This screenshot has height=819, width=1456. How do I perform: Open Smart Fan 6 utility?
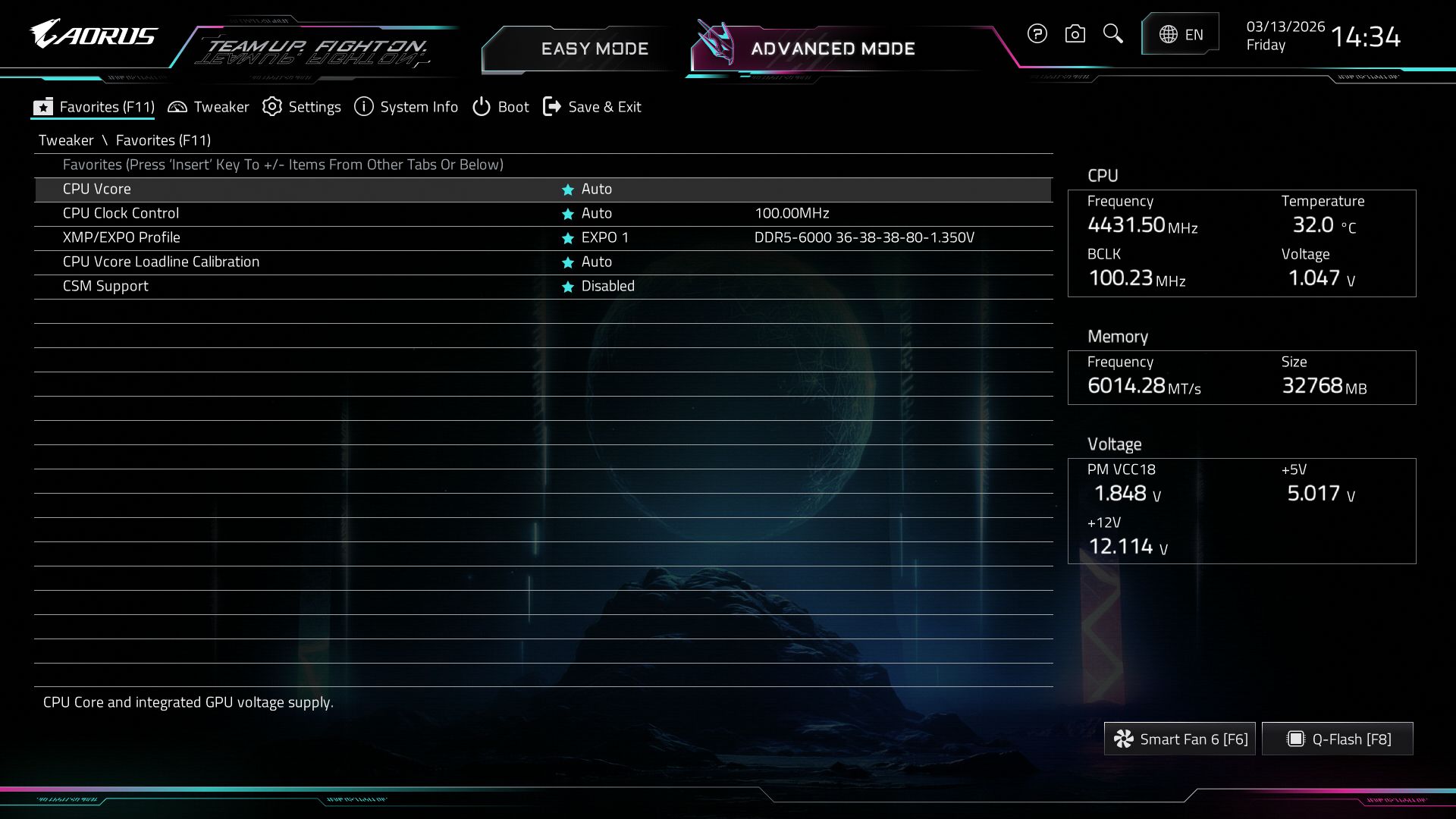pyautogui.click(x=1180, y=739)
